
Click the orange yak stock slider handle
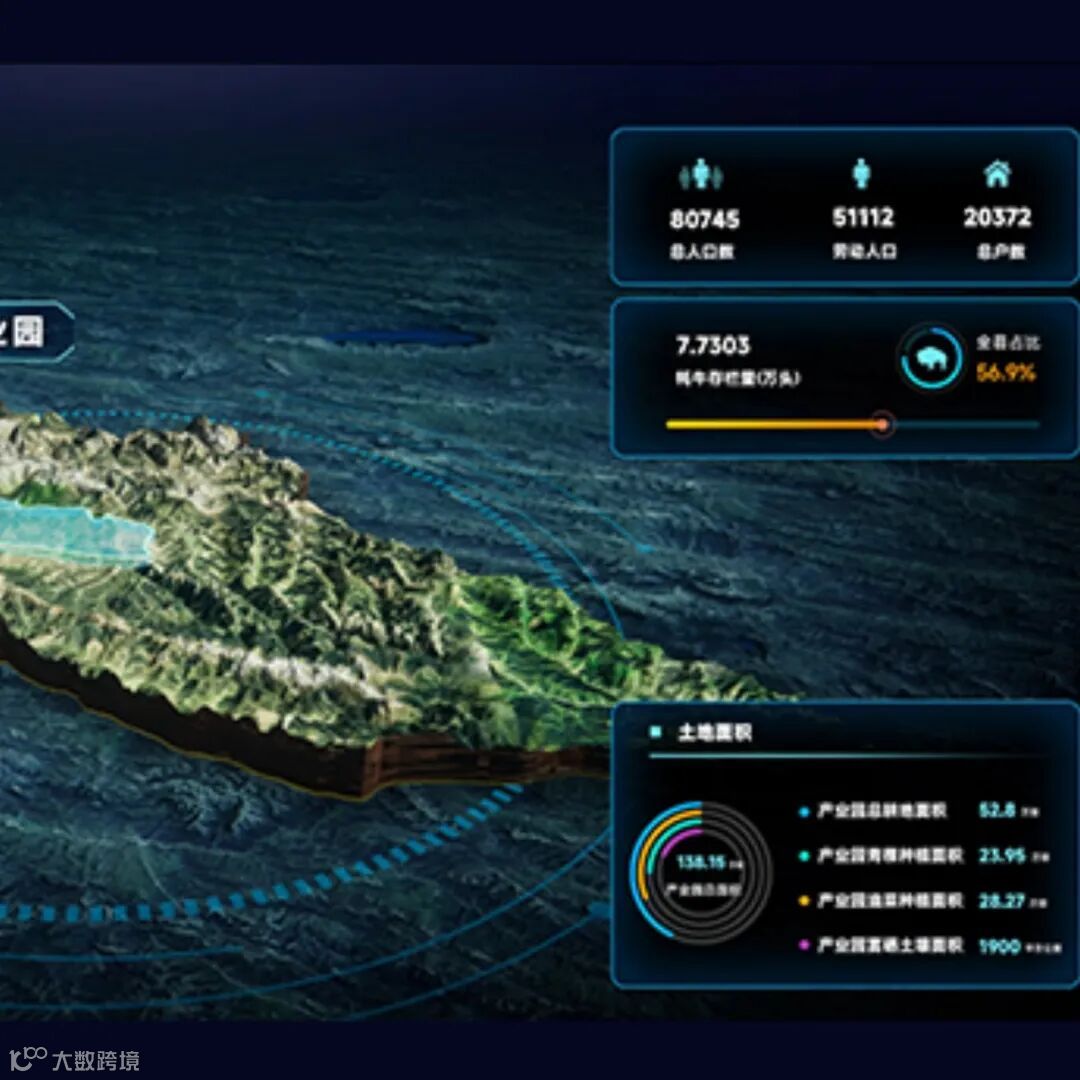point(882,424)
